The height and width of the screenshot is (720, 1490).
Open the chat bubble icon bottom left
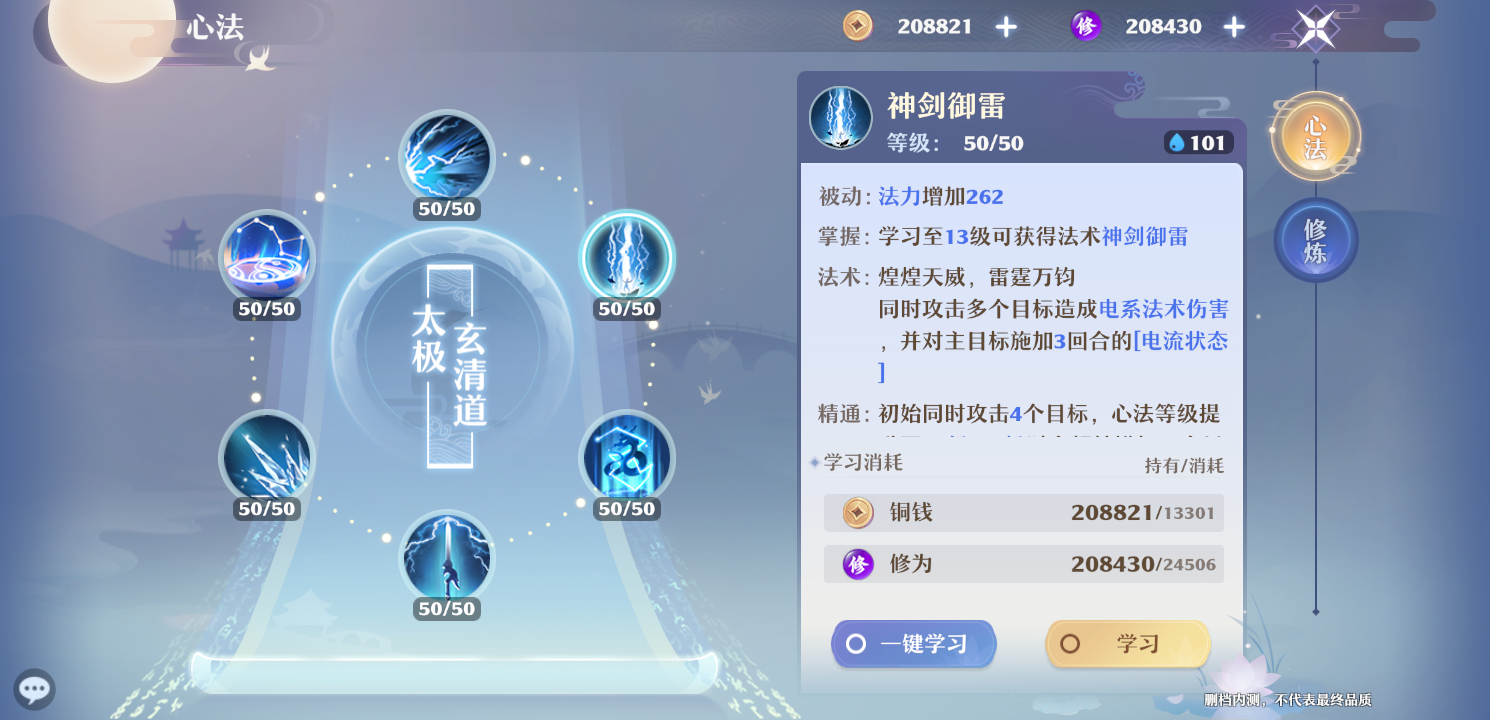[x=34, y=689]
